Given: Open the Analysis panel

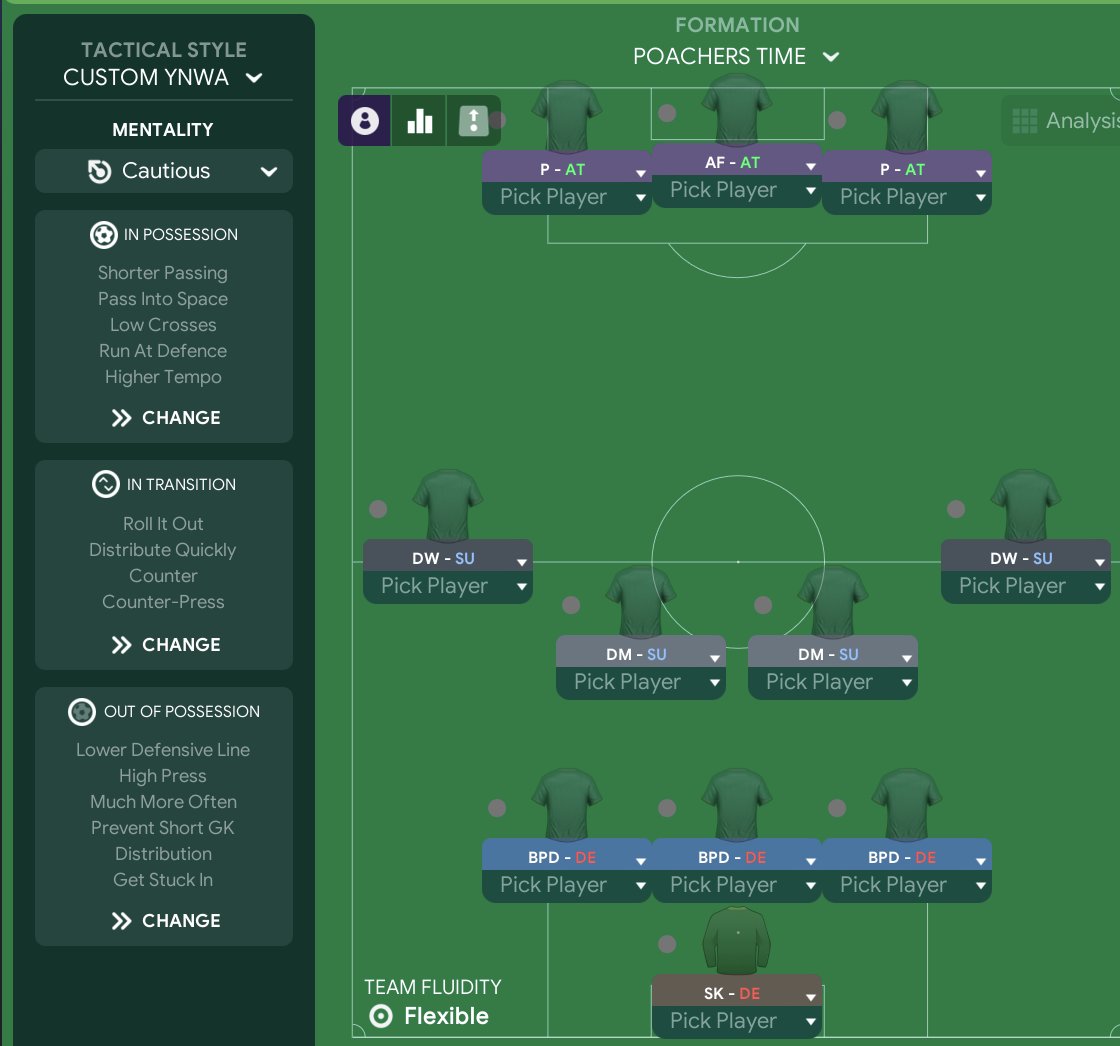Looking at the screenshot, I should tap(1065, 121).
